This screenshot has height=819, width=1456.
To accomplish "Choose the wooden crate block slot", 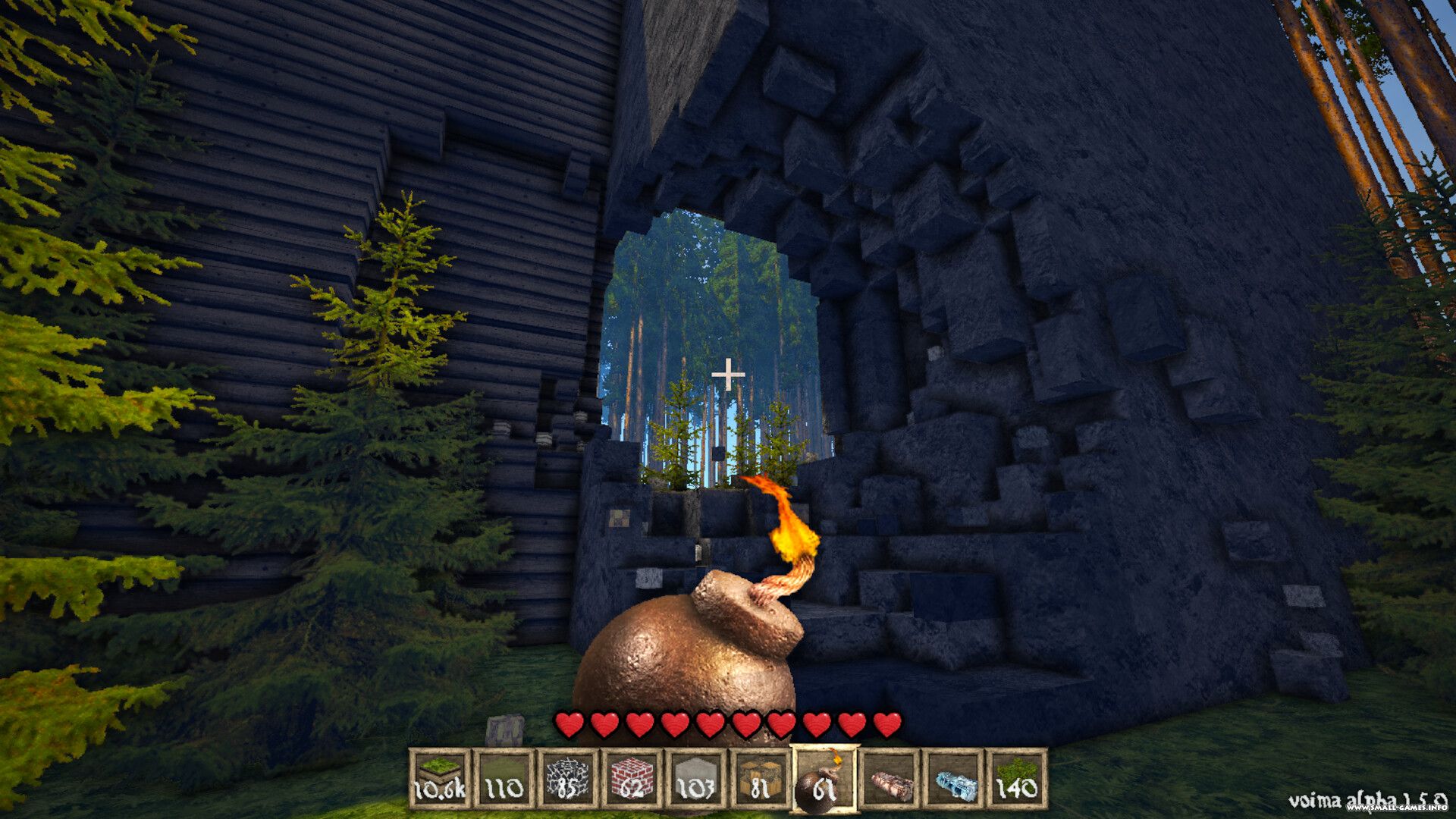I will pos(759,779).
